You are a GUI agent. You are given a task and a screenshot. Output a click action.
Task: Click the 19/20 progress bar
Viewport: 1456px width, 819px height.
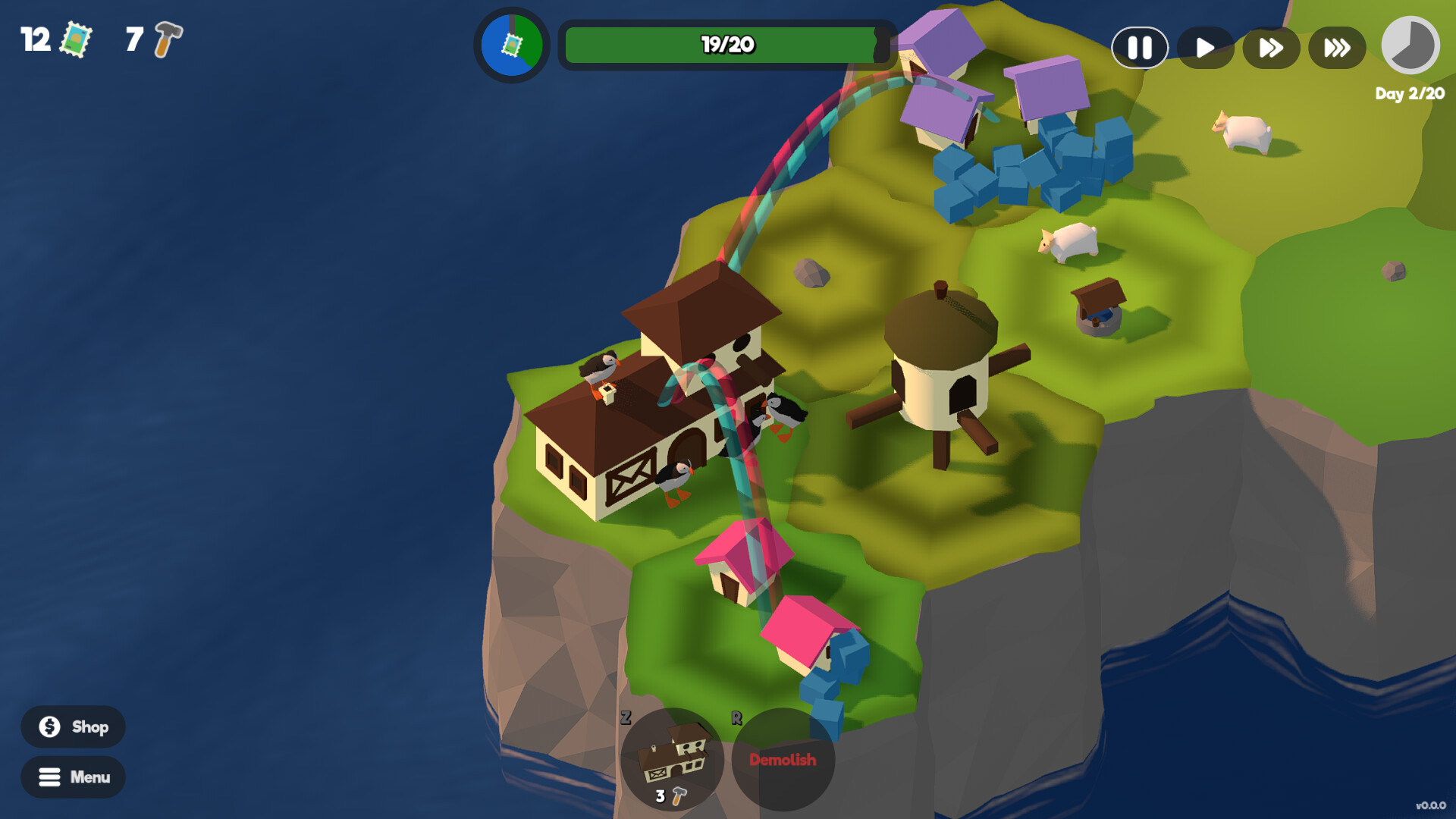[x=724, y=45]
